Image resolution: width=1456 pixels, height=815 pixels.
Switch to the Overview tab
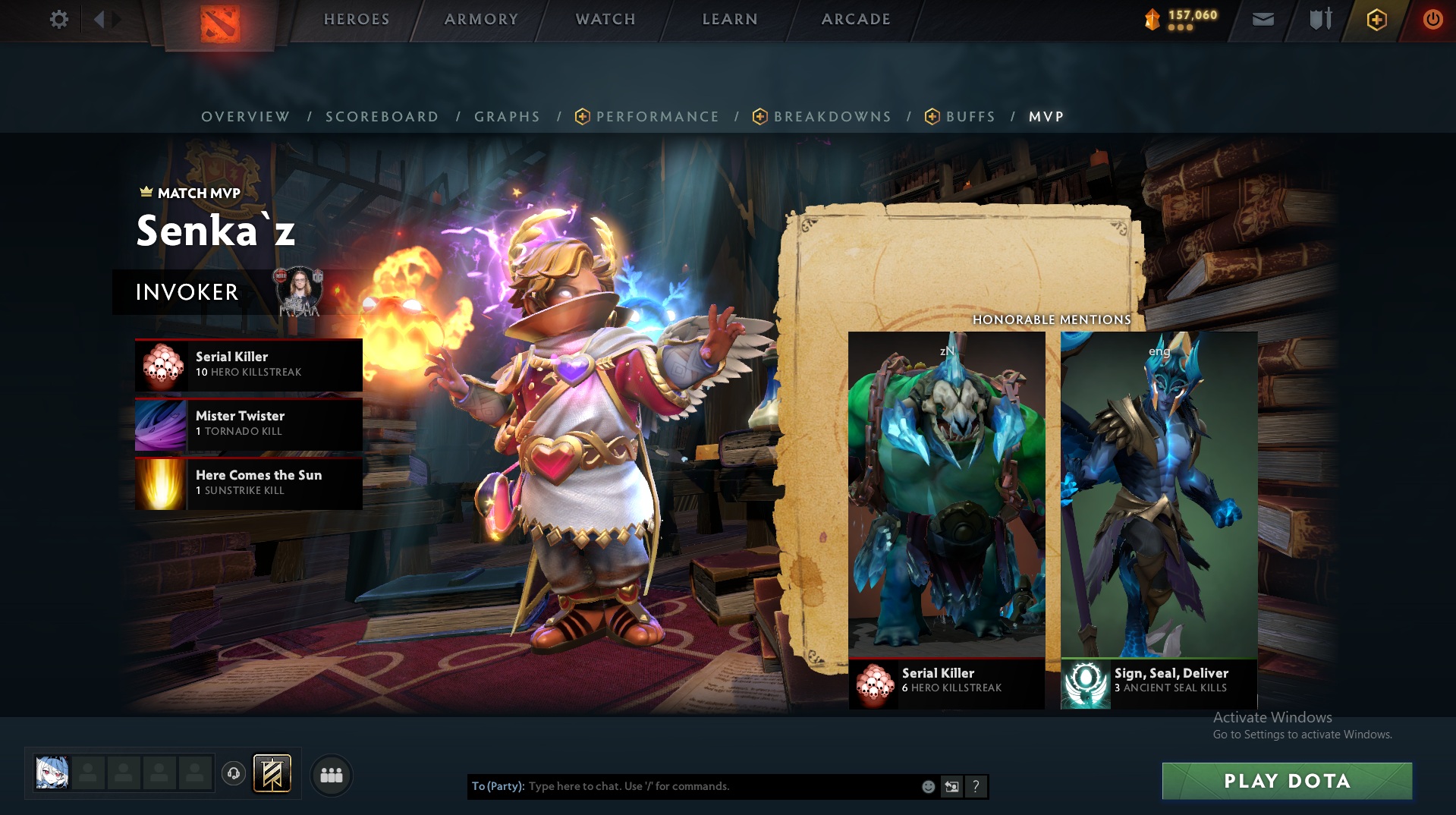click(x=245, y=117)
